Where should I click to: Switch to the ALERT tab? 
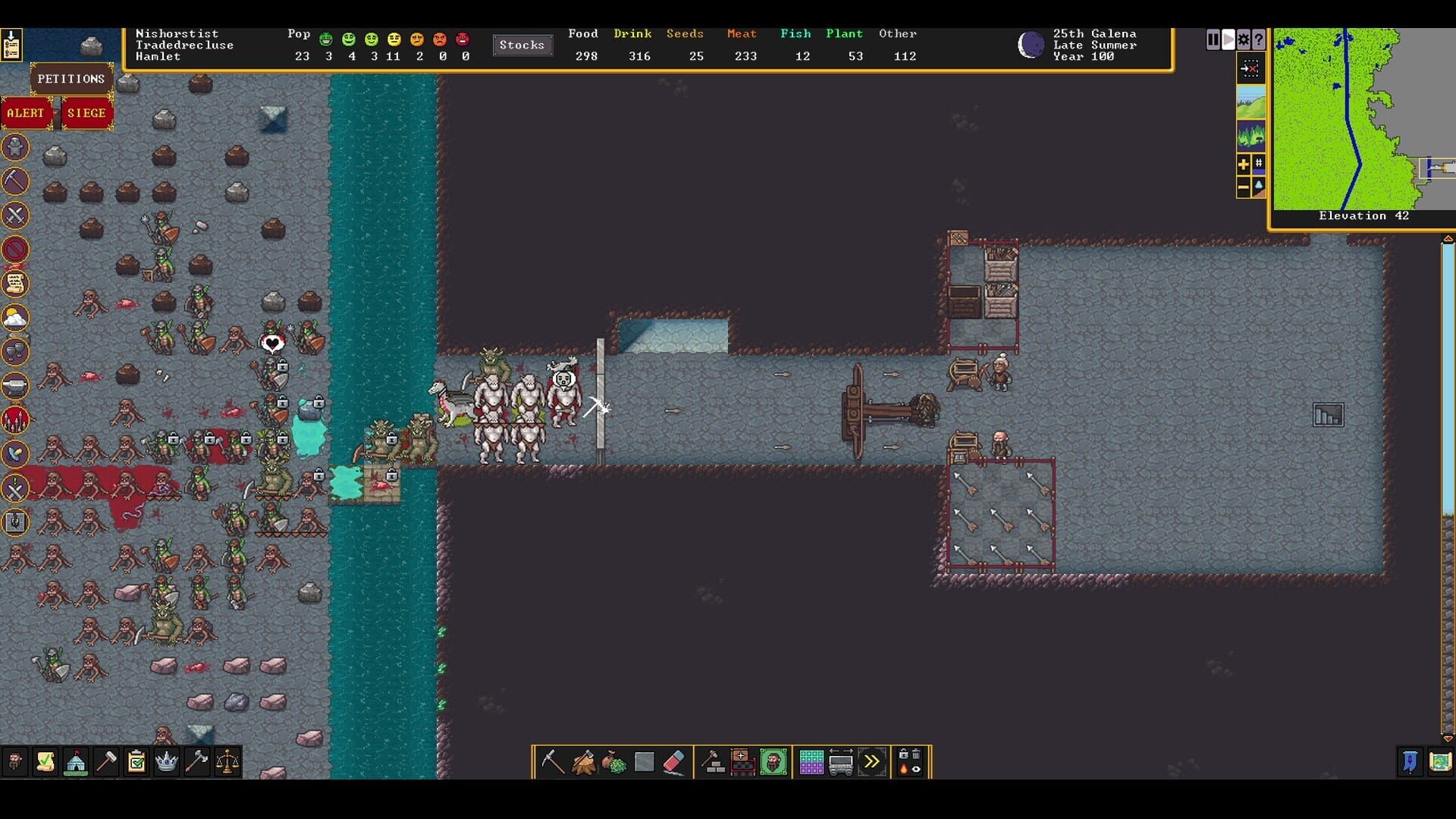(27, 112)
